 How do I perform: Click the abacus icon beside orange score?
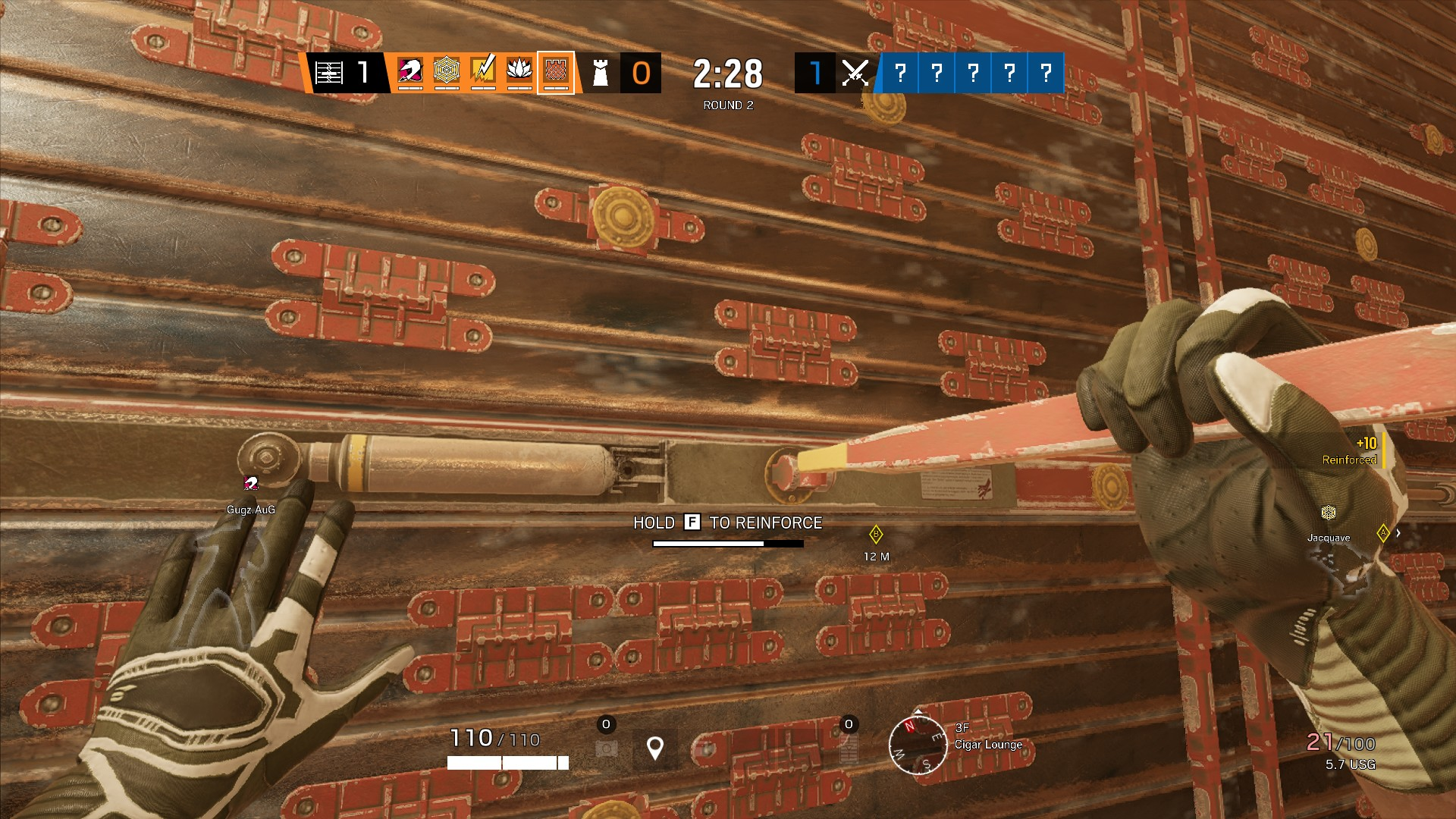click(329, 73)
